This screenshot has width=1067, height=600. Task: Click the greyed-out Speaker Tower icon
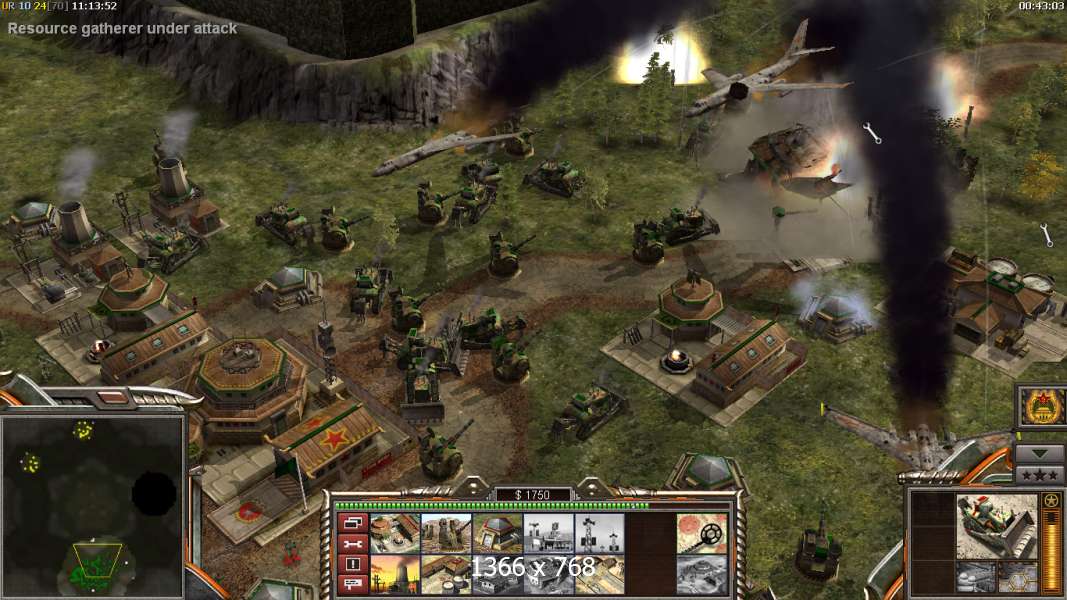coord(598,533)
